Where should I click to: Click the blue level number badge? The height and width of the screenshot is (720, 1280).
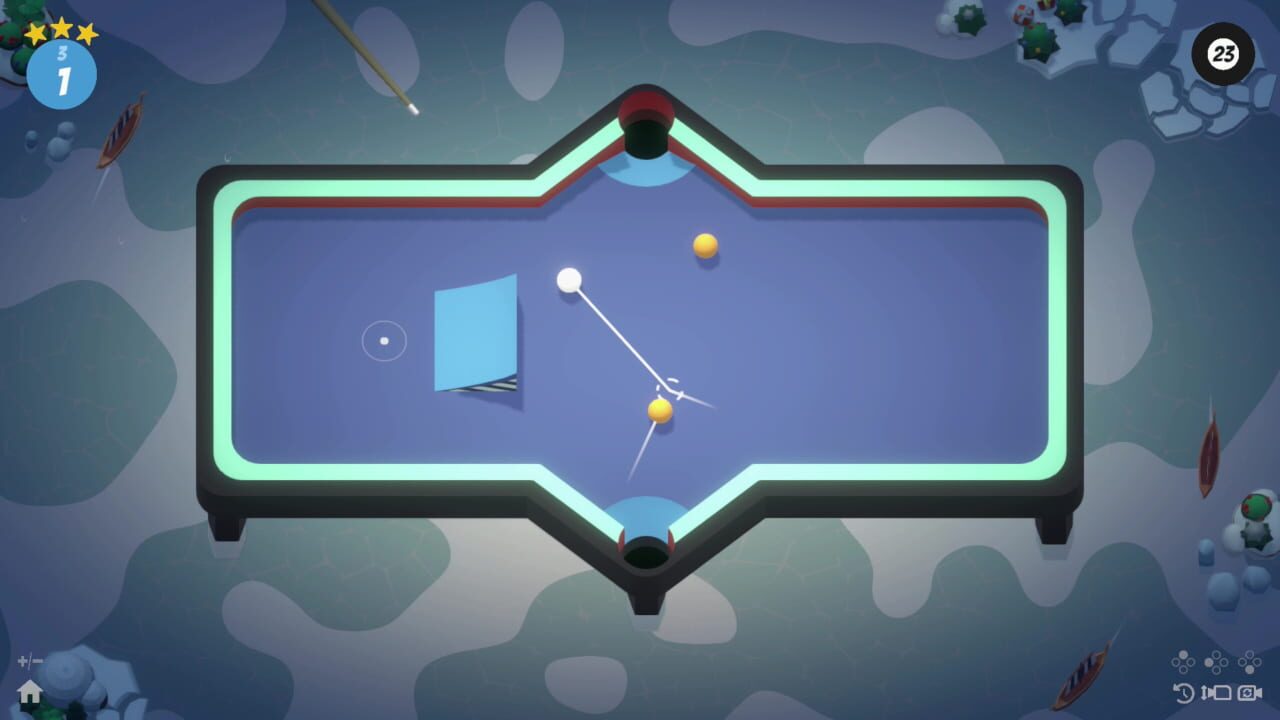point(63,73)
